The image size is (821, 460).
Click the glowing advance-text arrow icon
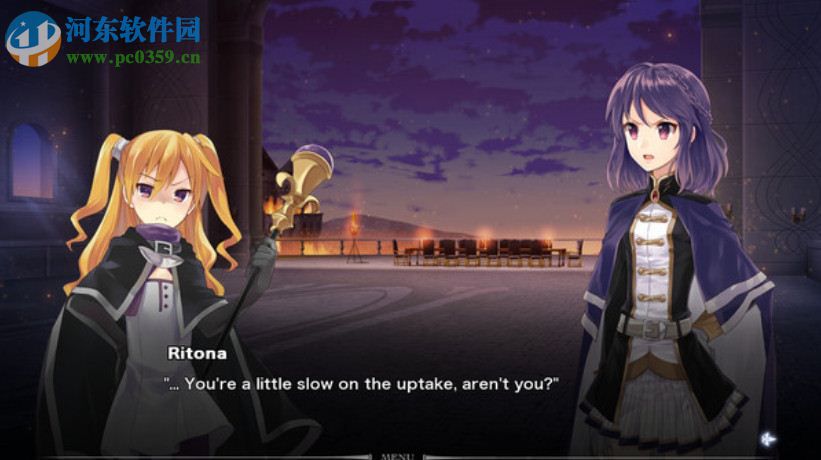click(x=768, y=438)
